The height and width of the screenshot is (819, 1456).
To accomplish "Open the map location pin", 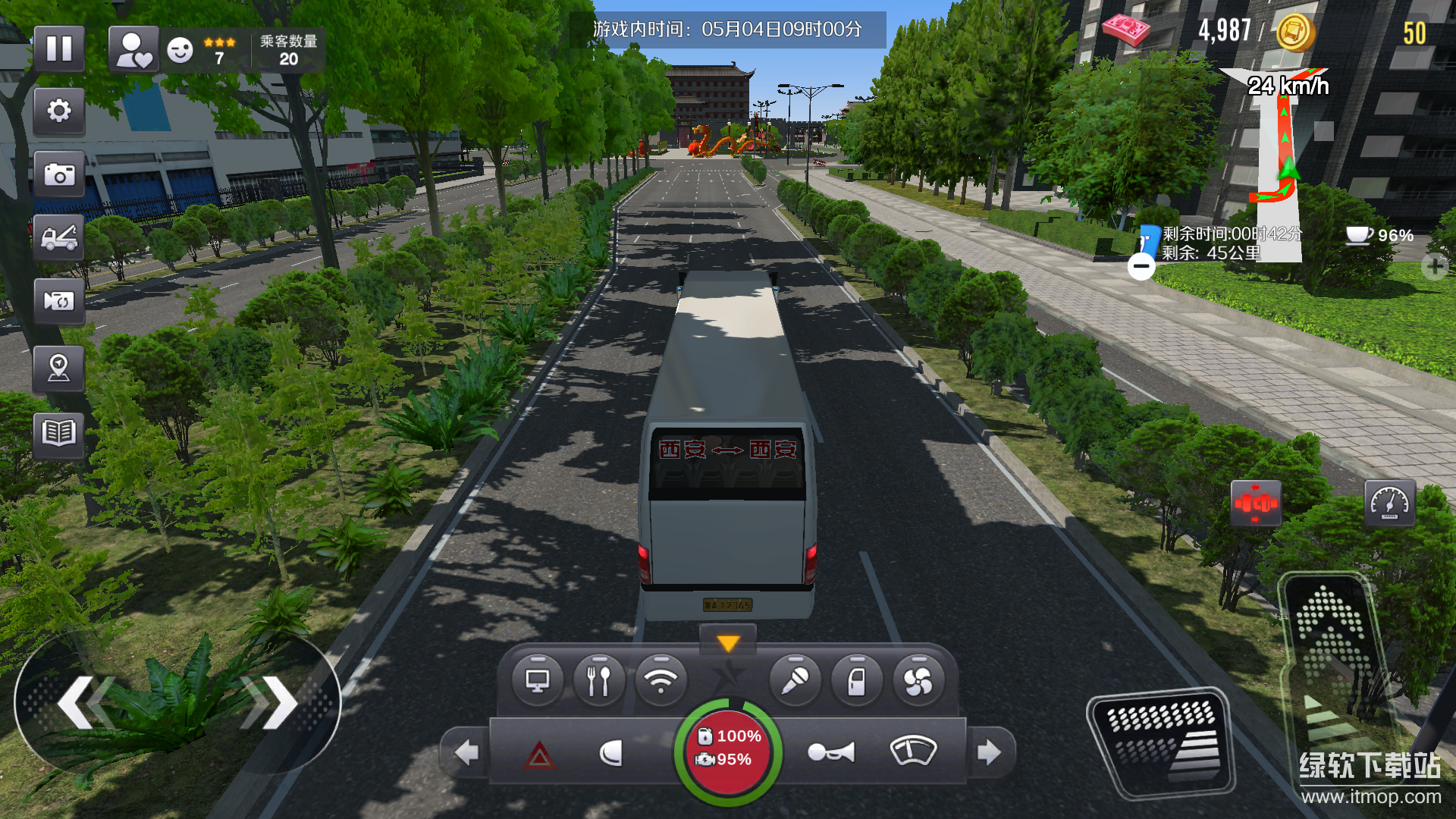I will pos(59,369).
